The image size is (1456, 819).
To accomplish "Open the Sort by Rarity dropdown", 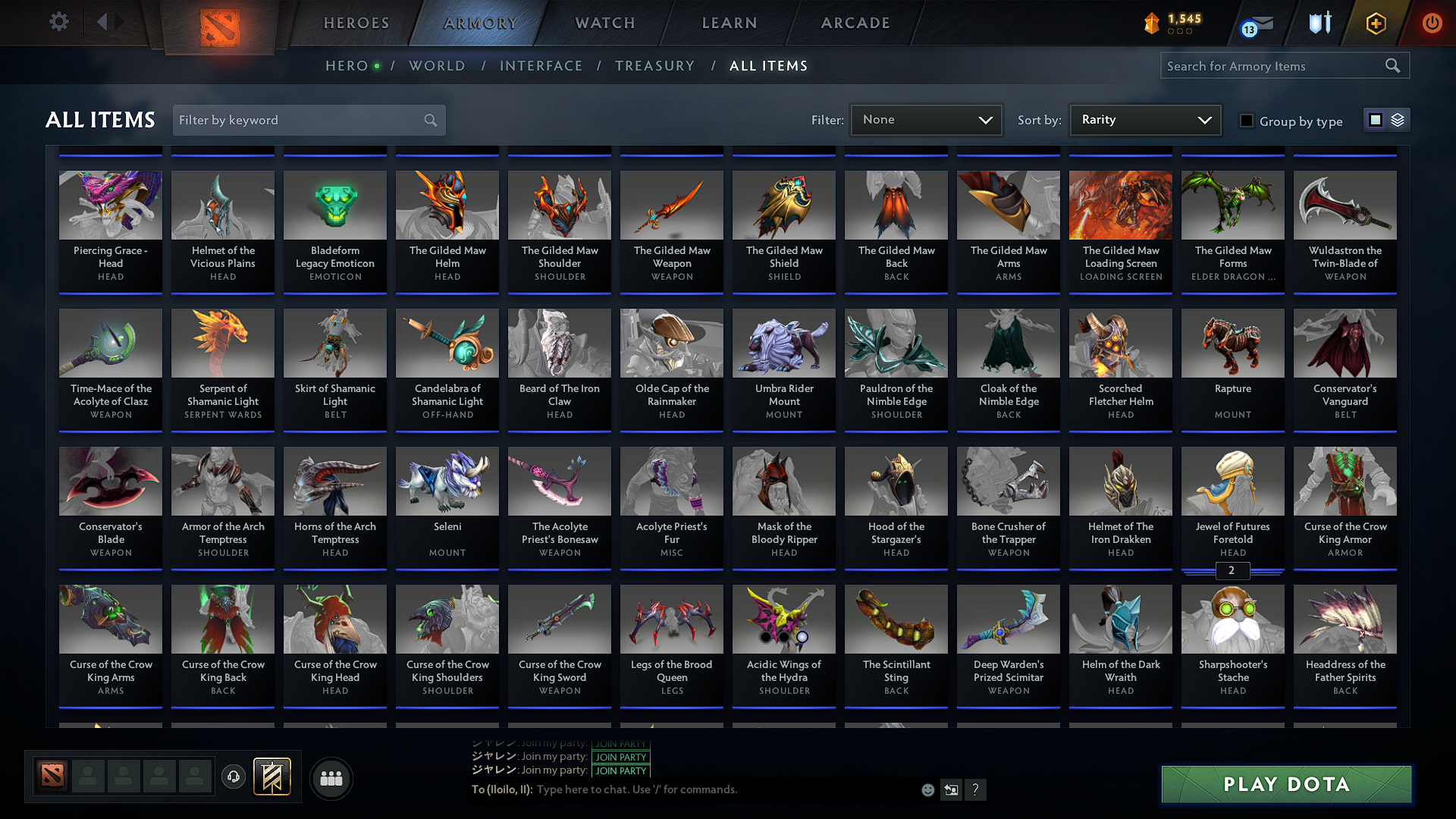I will pyautogui.click(x=1144, y=119).
